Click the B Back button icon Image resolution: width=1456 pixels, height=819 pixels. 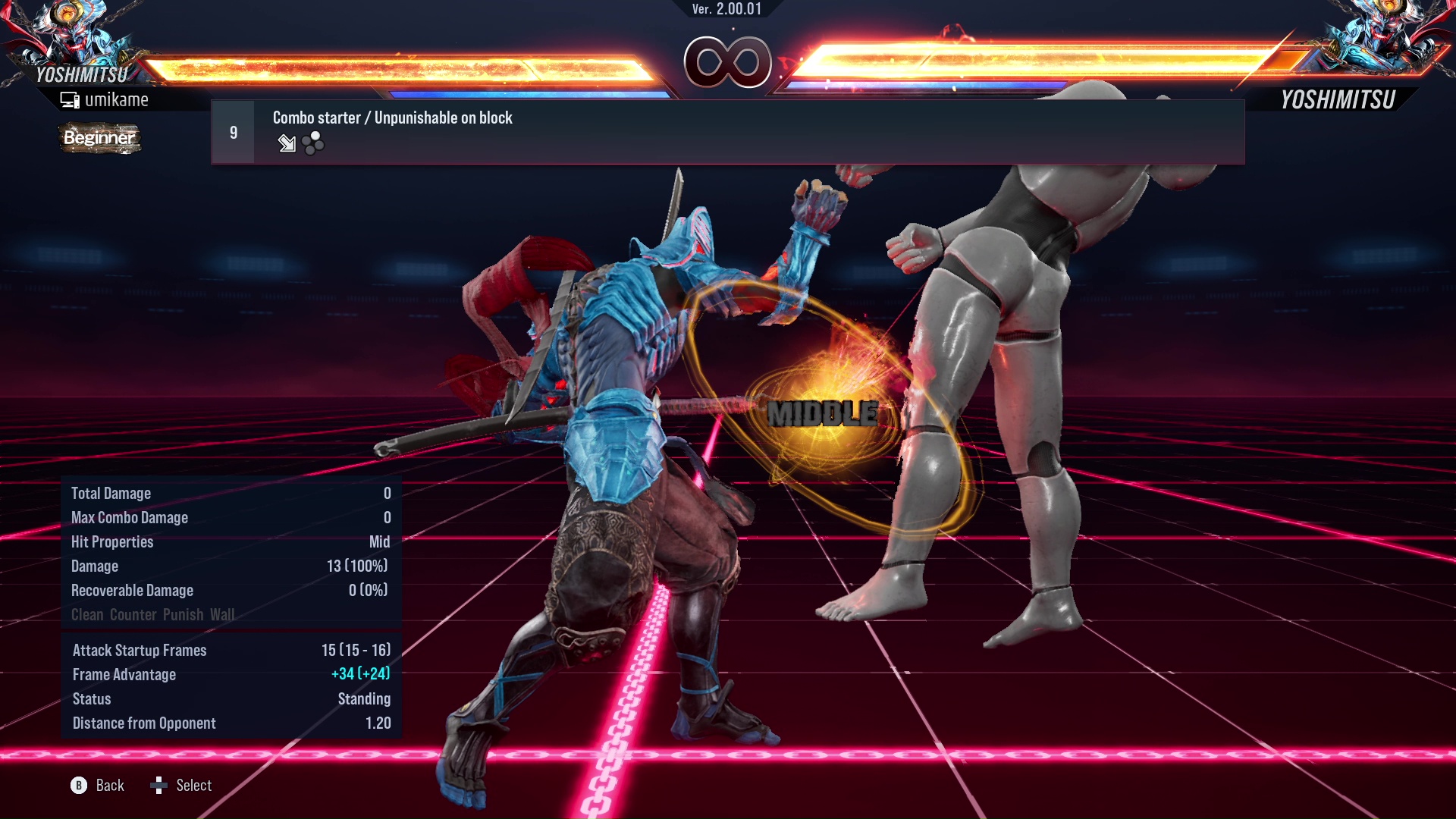78,786
